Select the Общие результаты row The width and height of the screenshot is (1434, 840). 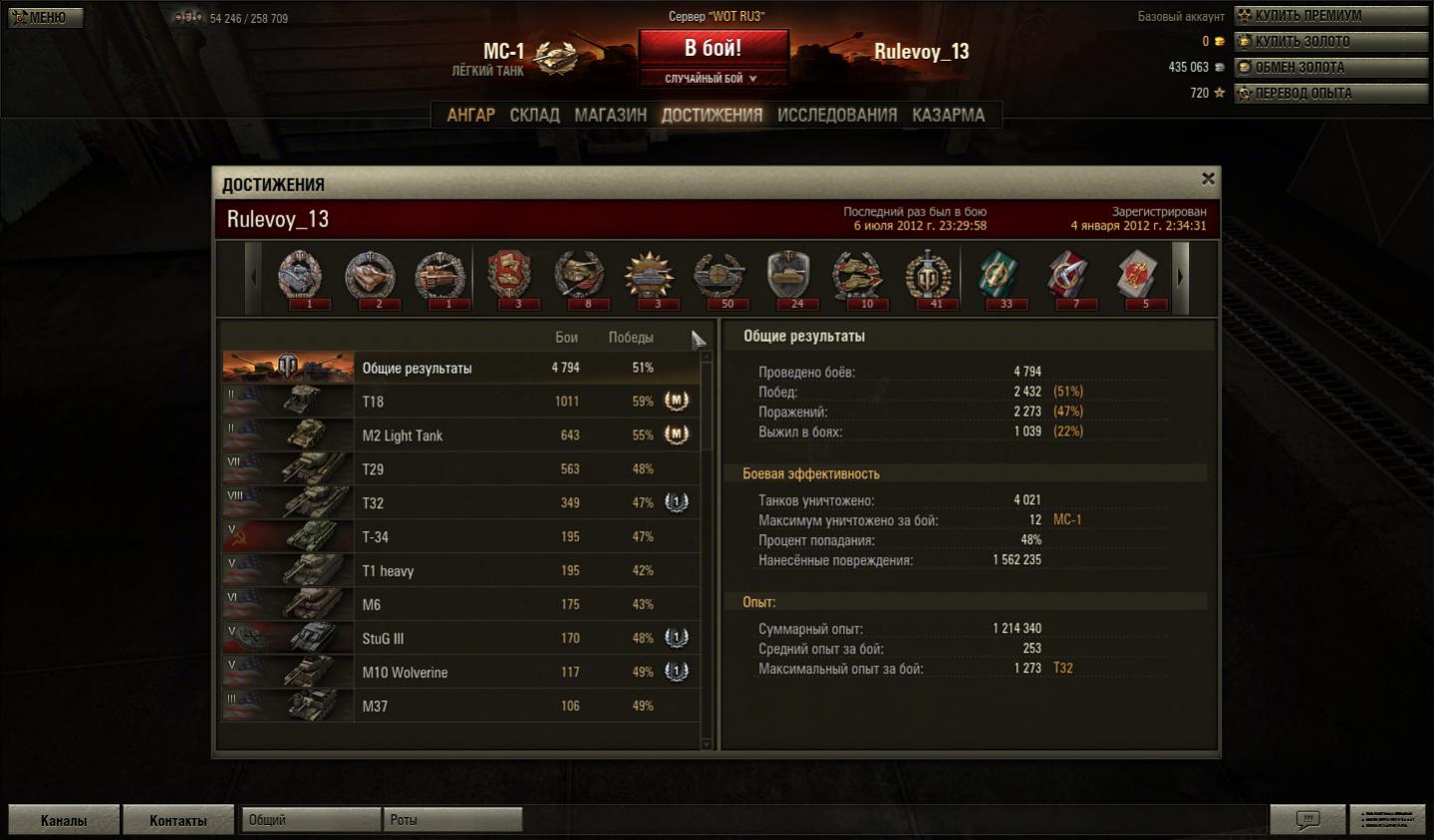pos(458,368)
